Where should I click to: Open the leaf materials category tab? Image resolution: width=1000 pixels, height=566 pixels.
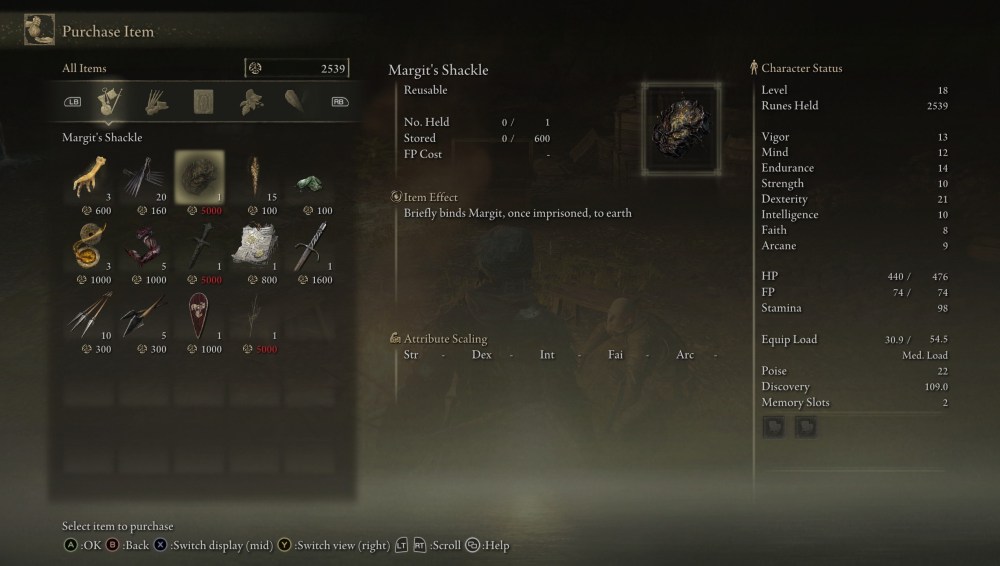pyautogui.click(x=250, y=101)
